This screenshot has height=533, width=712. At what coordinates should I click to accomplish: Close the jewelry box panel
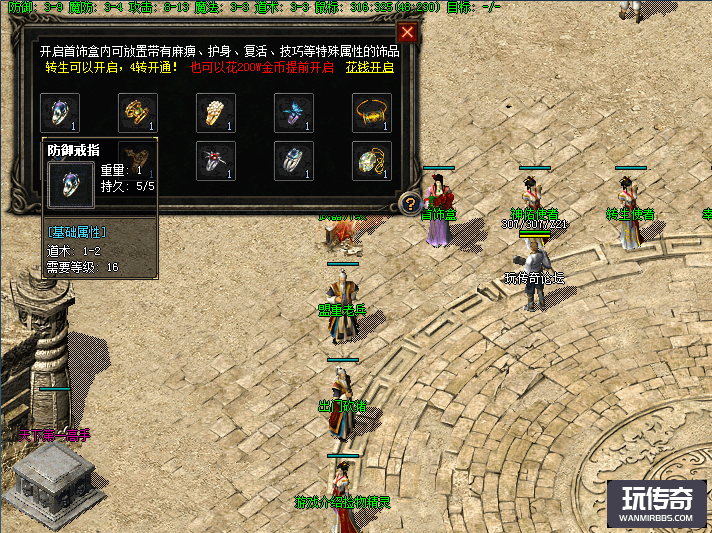[x=407, y=33]
